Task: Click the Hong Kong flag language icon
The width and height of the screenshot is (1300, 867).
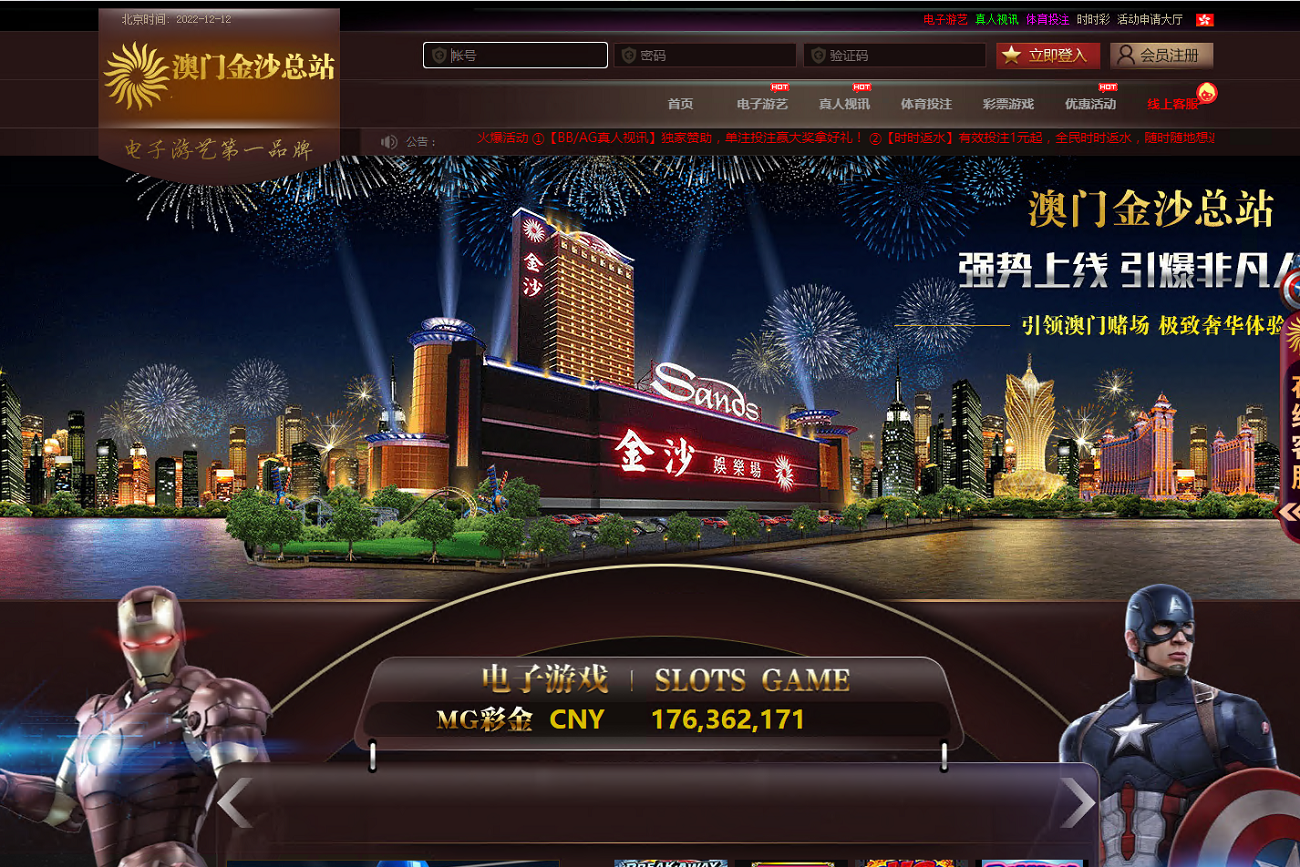Action: 1204,20
